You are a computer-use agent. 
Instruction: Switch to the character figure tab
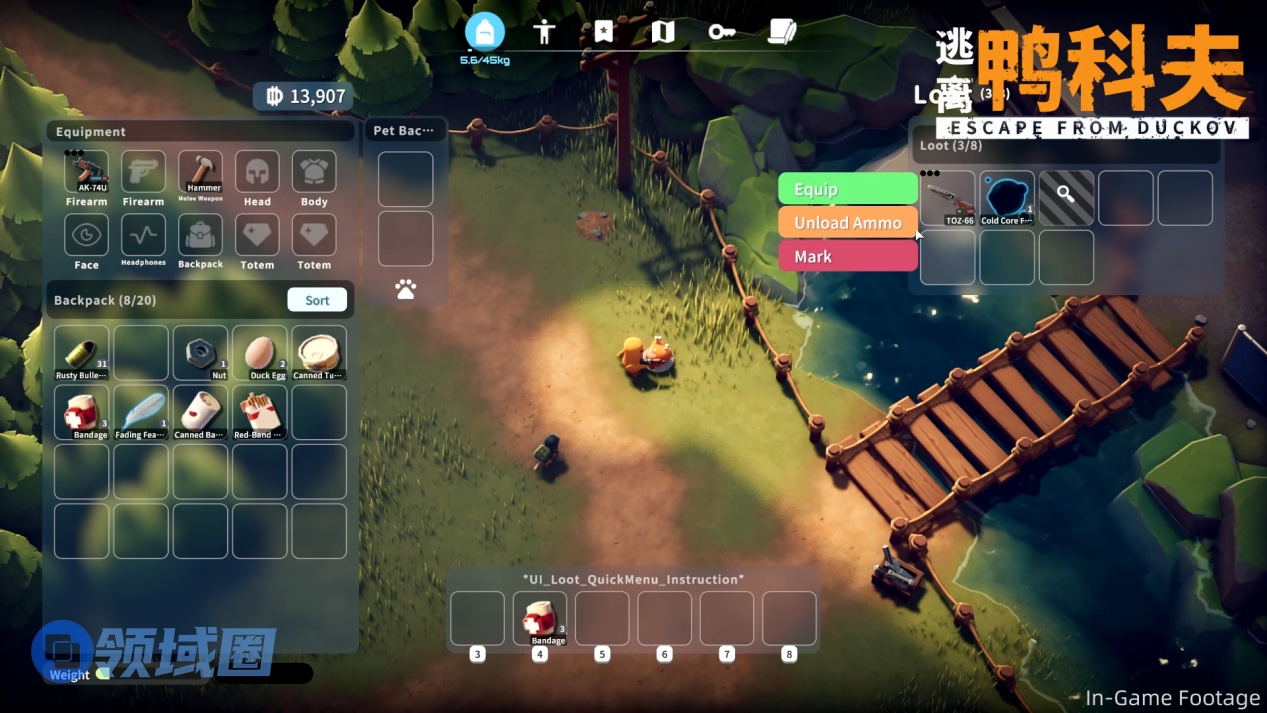[x=544, y=32]
